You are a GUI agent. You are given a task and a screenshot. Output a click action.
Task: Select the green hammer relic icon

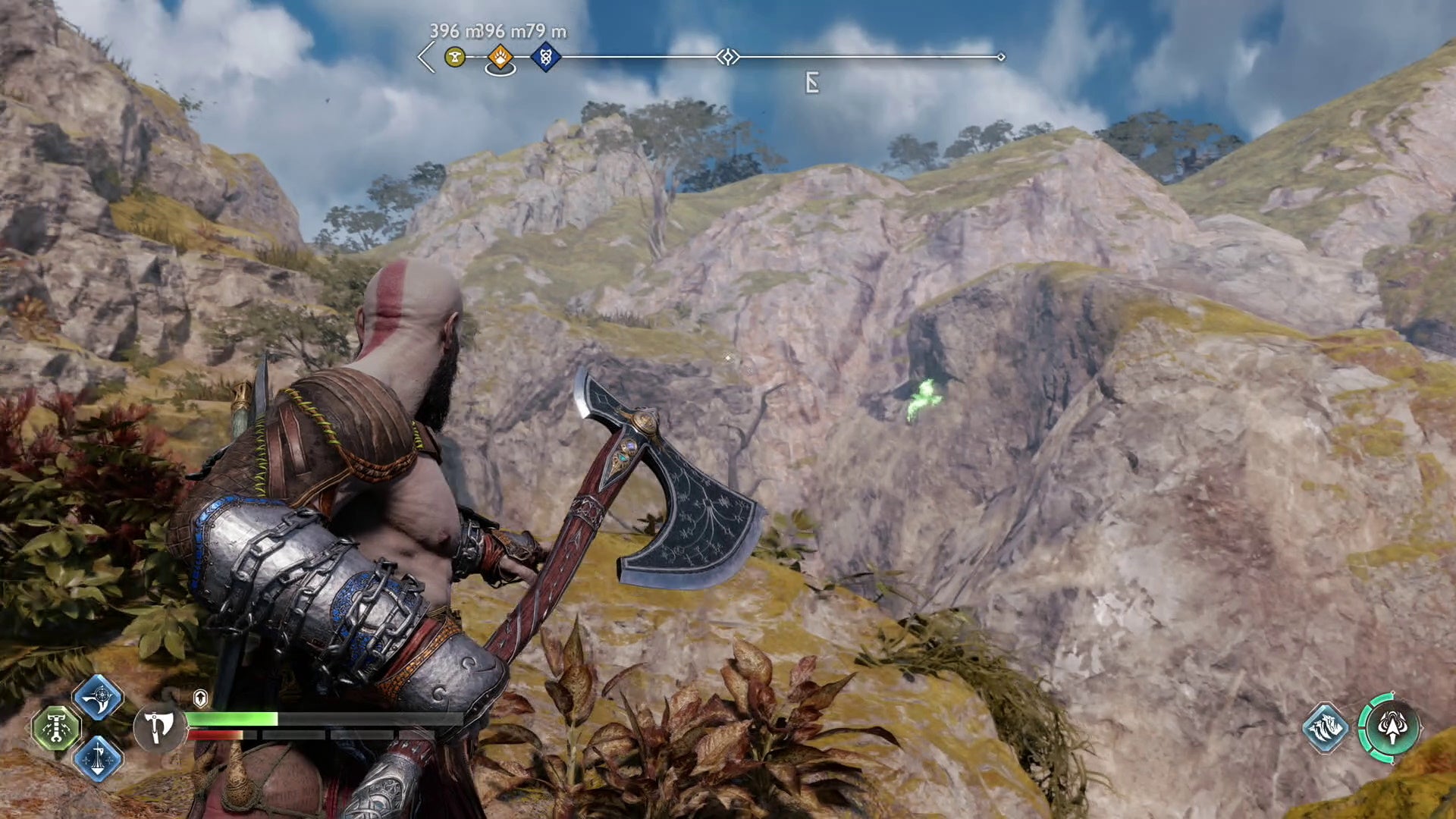(x=56, y=728)
